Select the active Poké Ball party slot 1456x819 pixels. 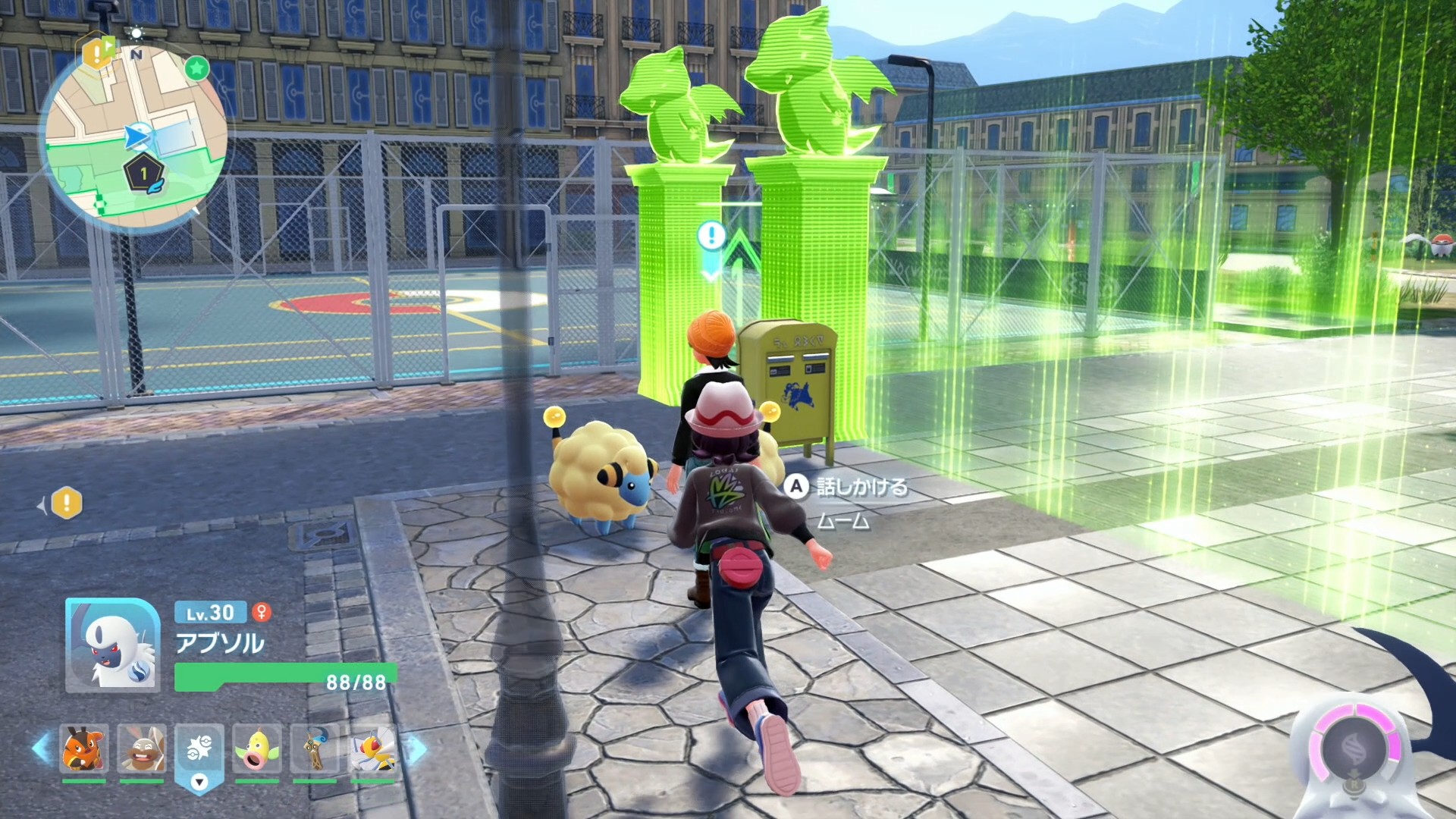[x=199, y=748]
